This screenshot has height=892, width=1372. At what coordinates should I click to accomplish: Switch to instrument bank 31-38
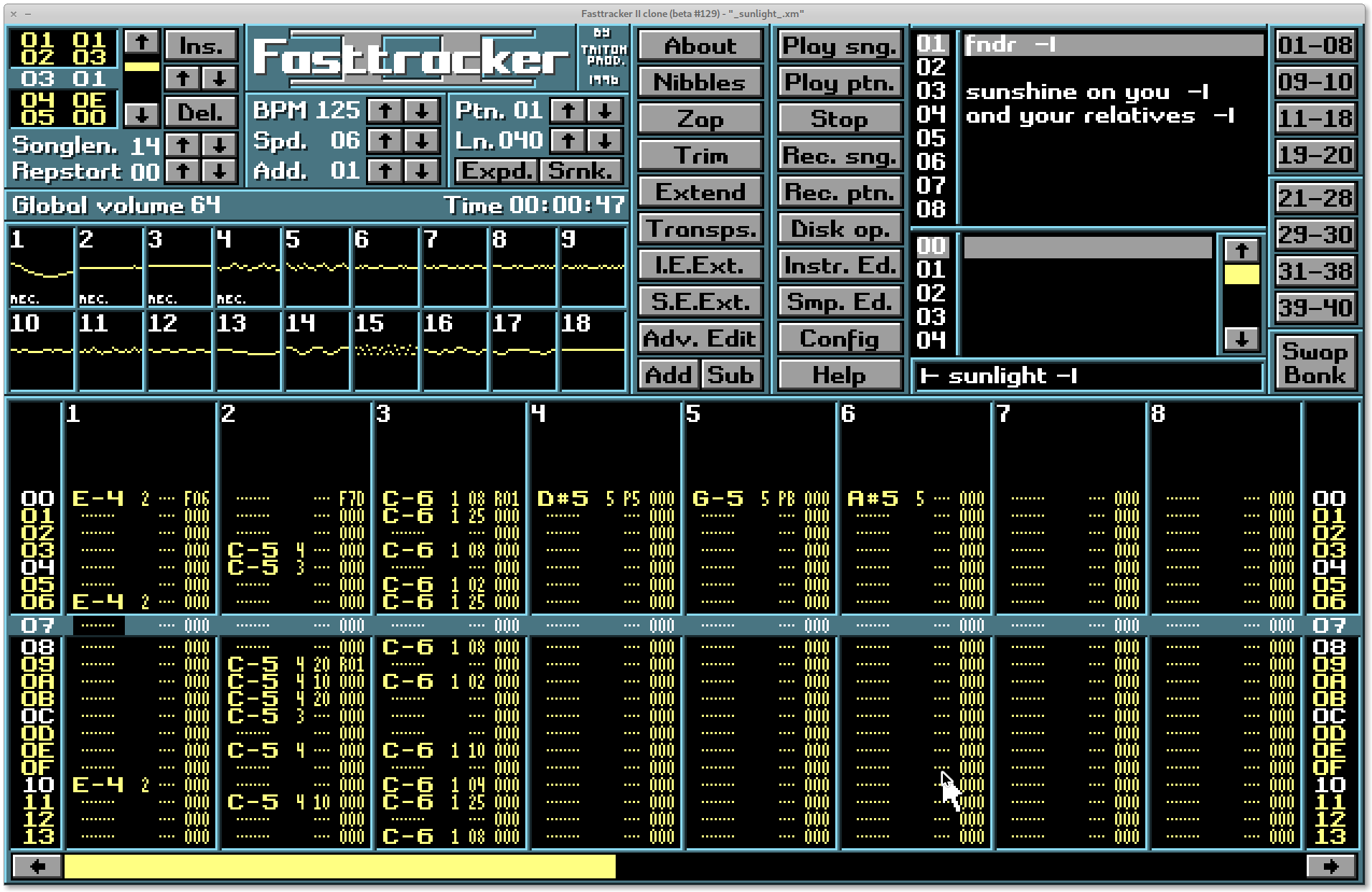pos(1315,271)
